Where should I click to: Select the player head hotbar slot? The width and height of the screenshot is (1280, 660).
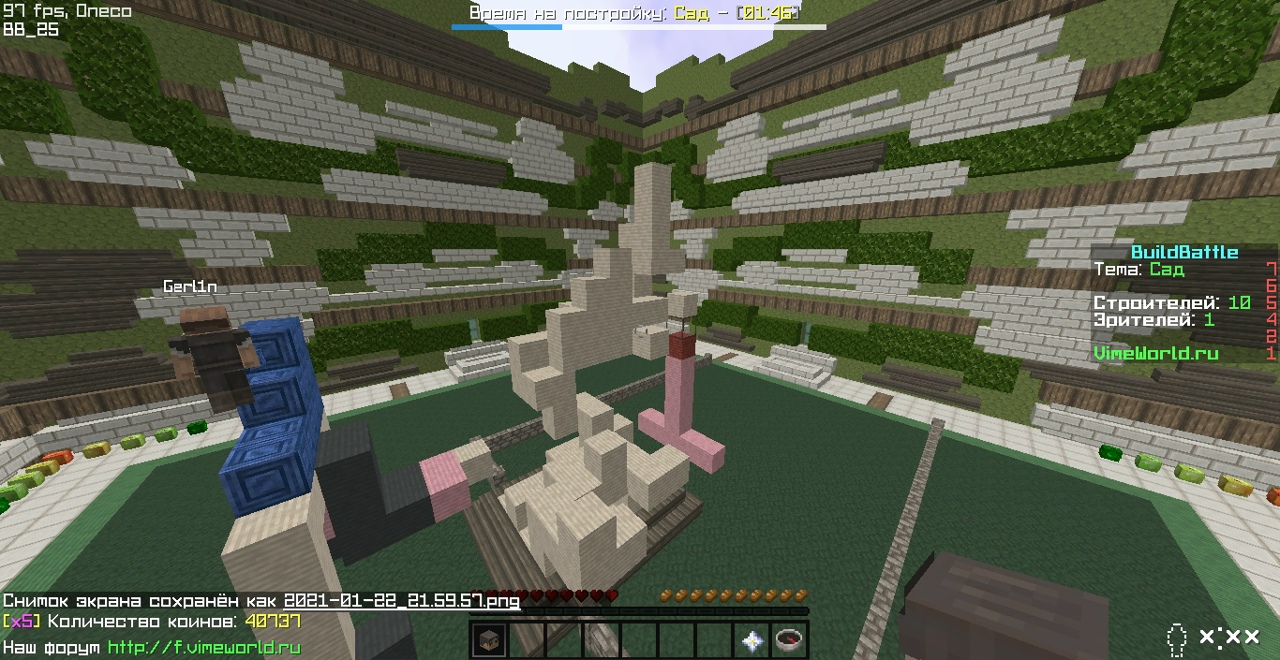click(488, 640)
